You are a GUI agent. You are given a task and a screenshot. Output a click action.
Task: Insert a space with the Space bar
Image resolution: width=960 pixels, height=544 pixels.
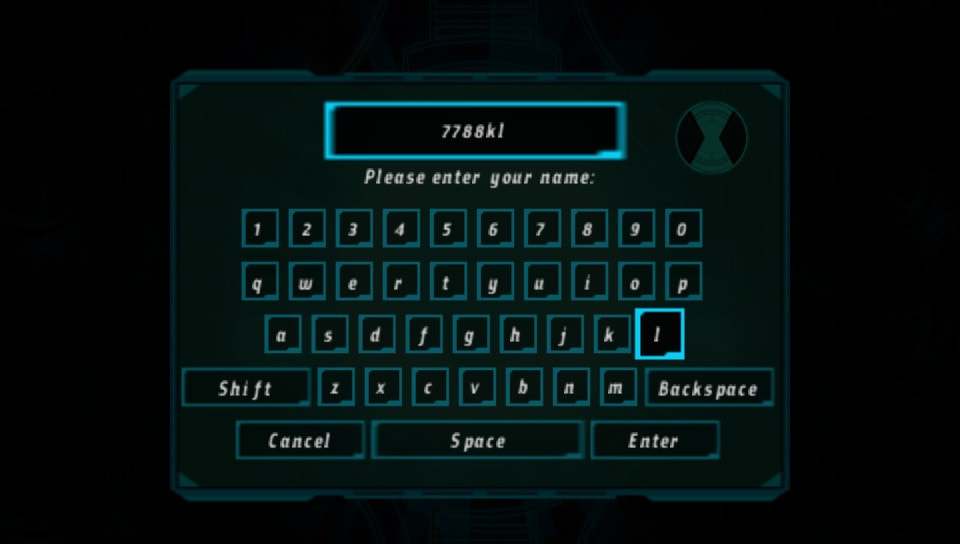[x=477, y=440]
